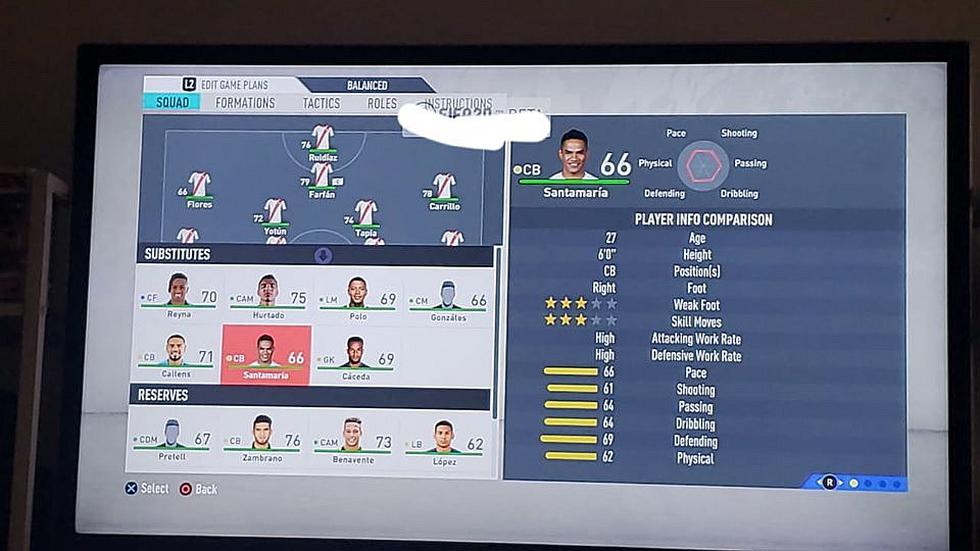The height and width of the screenshot is (551, 980).
Task: Select Tapia in midfield
Action: (x=366, y=216)
